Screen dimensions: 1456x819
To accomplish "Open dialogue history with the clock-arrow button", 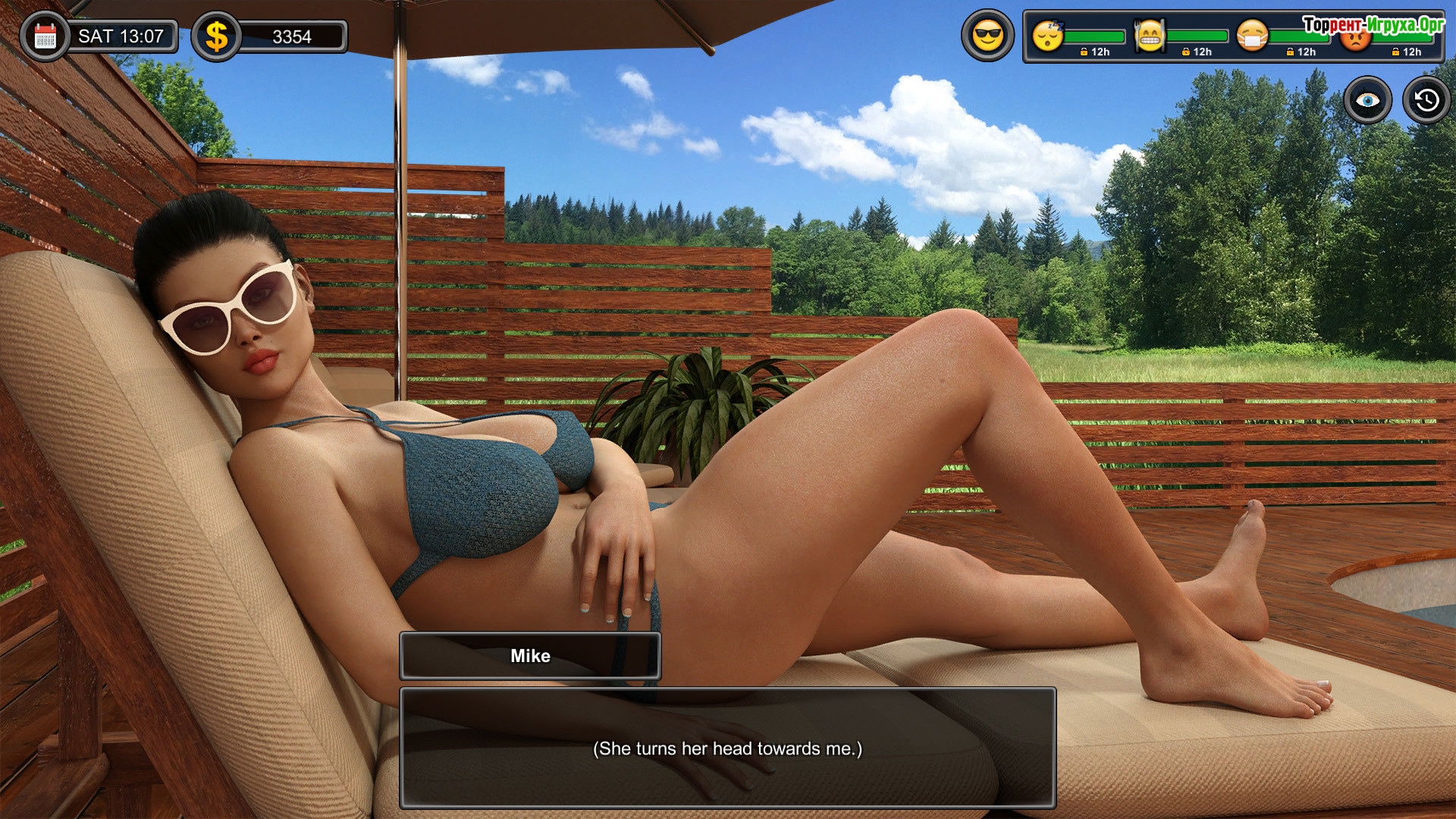I will (1426, 100).
